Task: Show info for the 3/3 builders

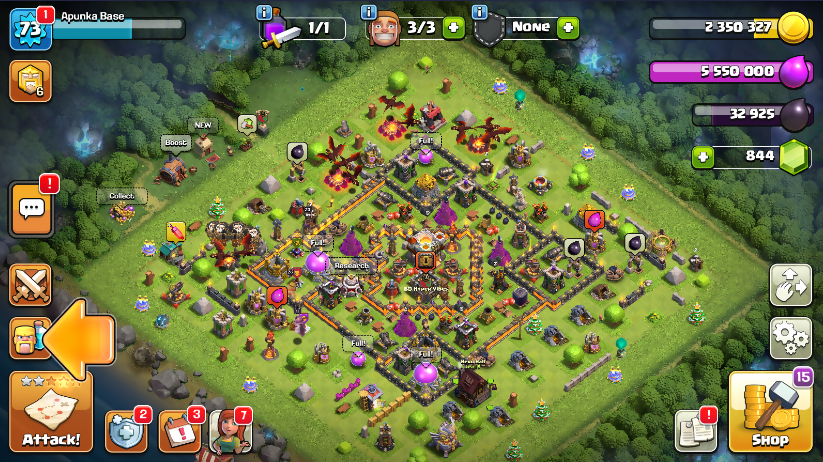Action: [x=368, y=12]
